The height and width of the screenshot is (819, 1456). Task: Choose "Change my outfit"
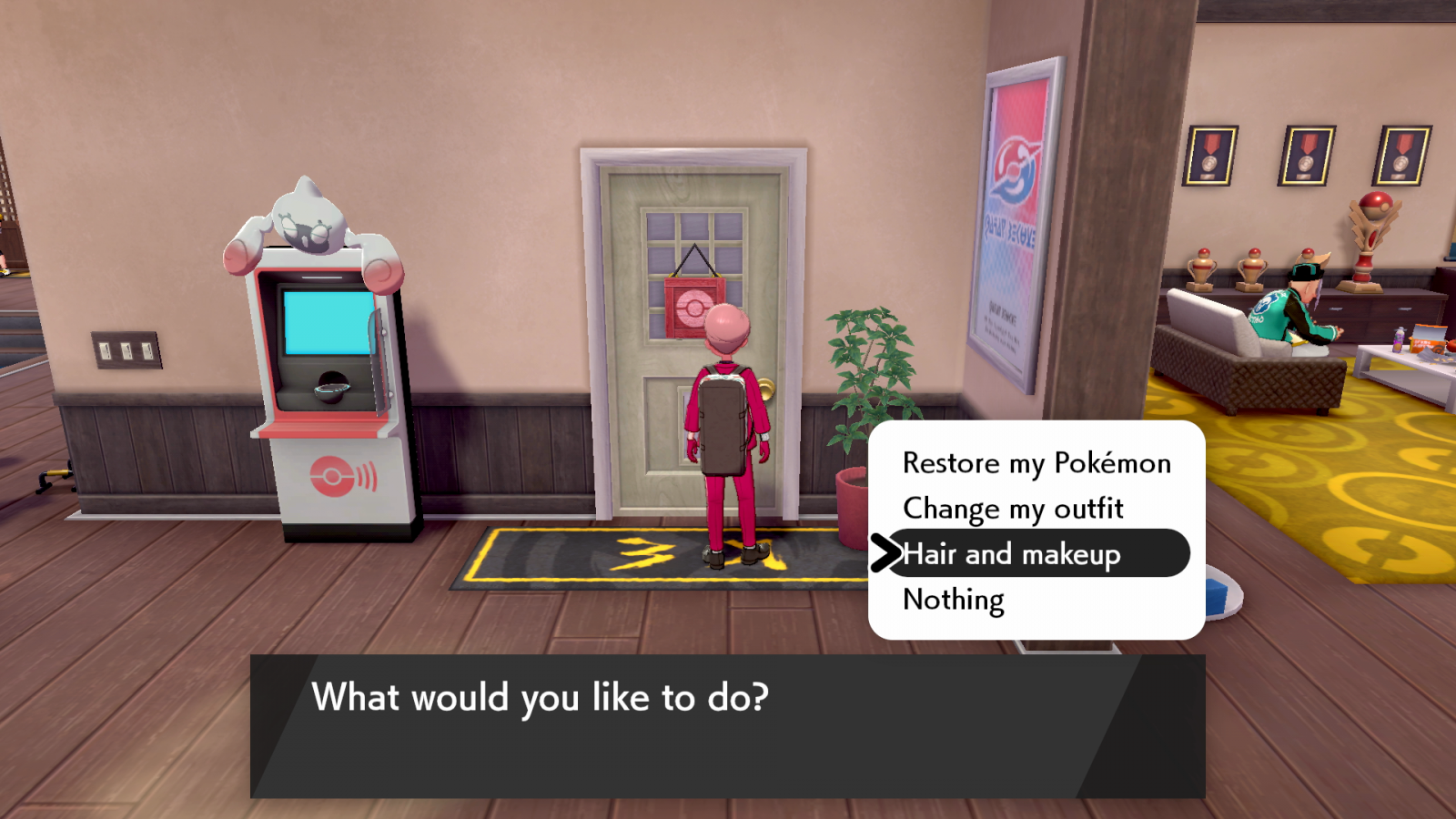(x=1012, y=509)
